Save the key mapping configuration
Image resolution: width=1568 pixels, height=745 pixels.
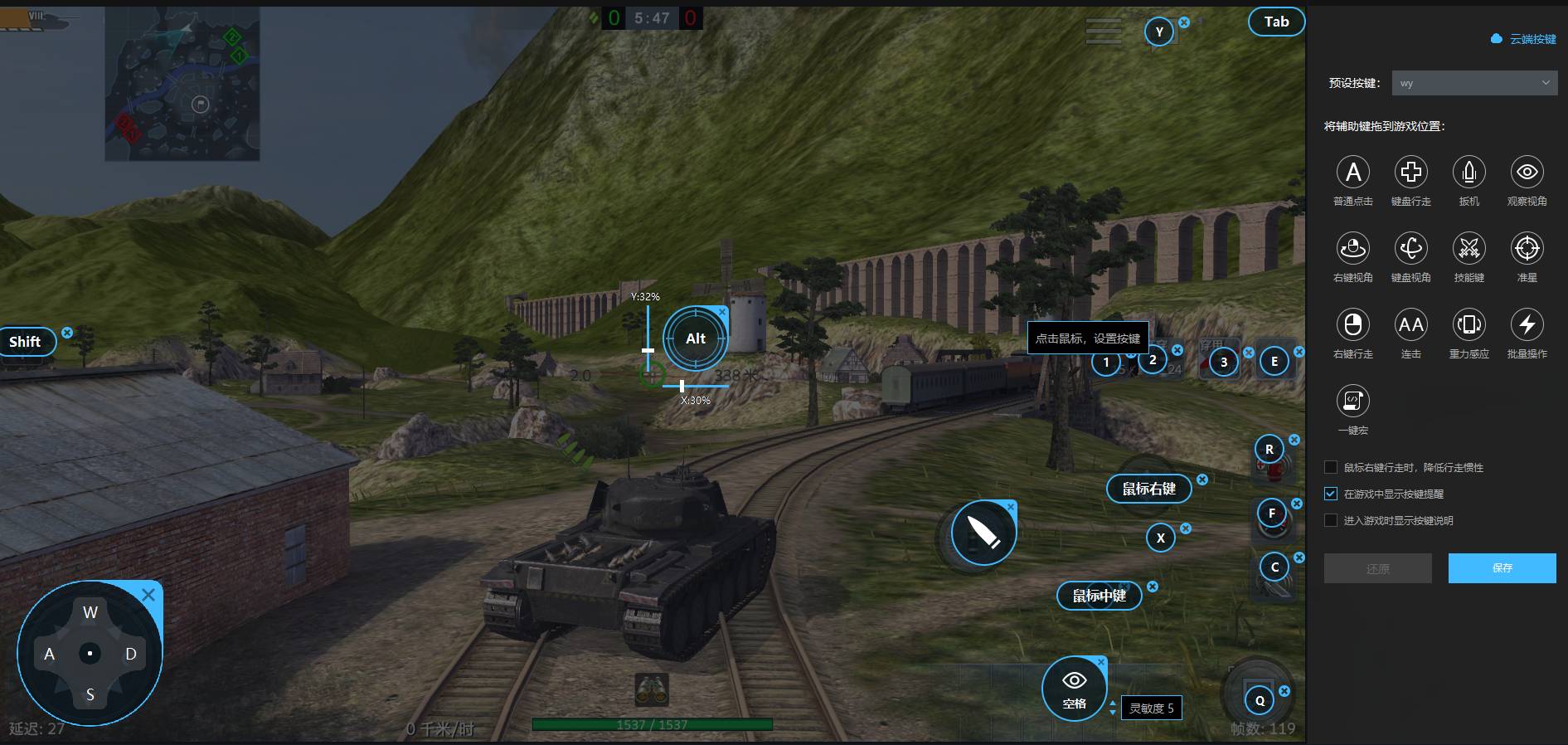click(1502, 568)
